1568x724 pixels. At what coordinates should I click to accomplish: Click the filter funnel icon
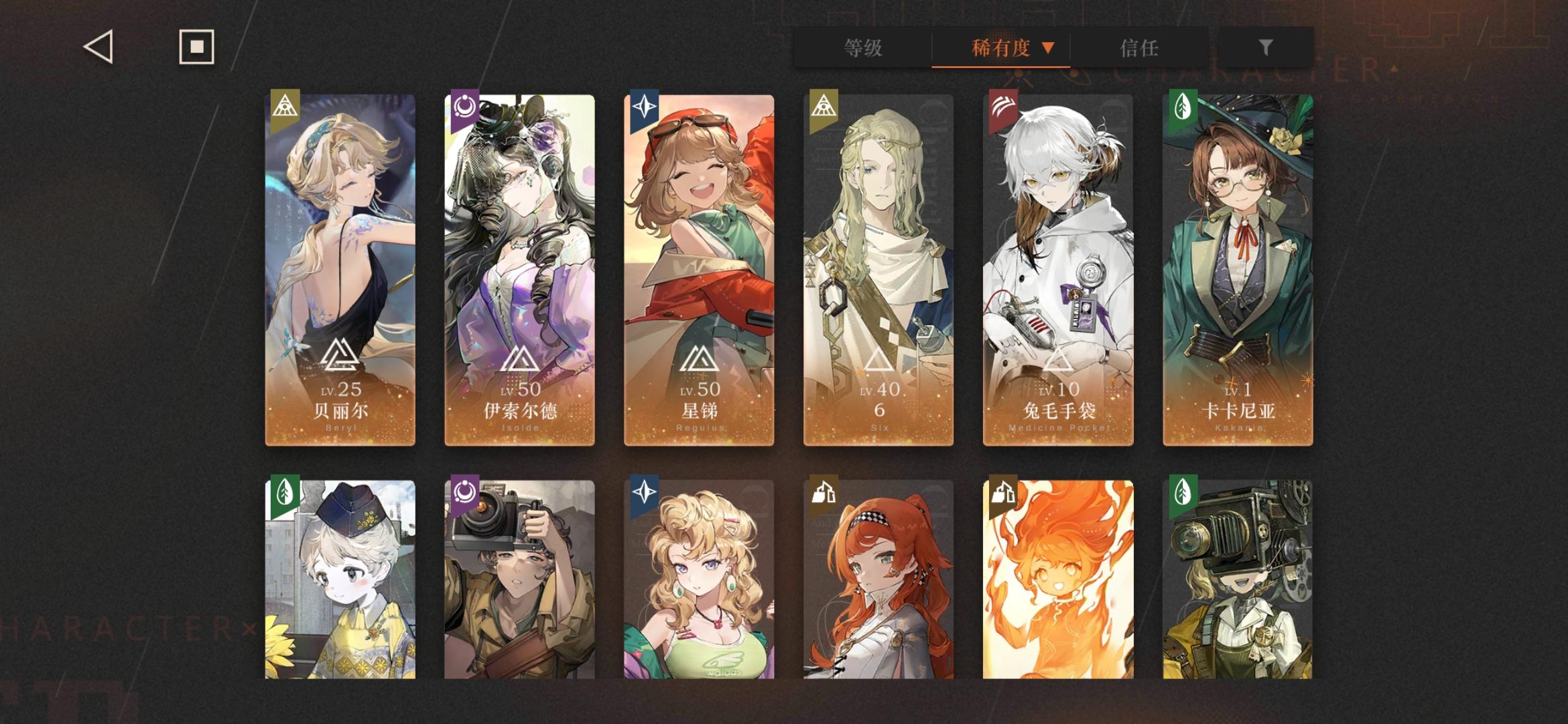(x=1265, y=48)
